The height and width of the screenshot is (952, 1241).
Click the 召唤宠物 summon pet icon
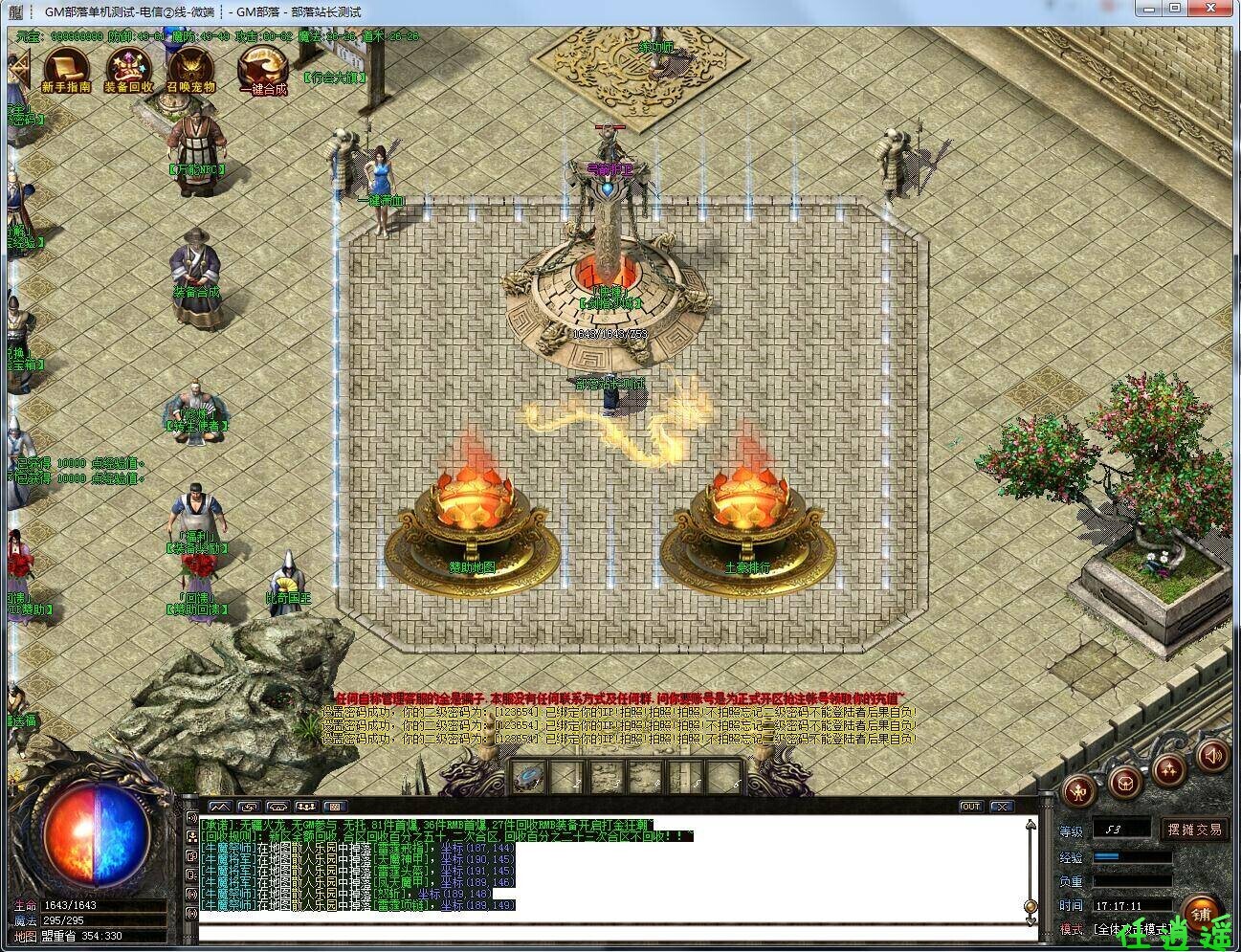[190, 67]
